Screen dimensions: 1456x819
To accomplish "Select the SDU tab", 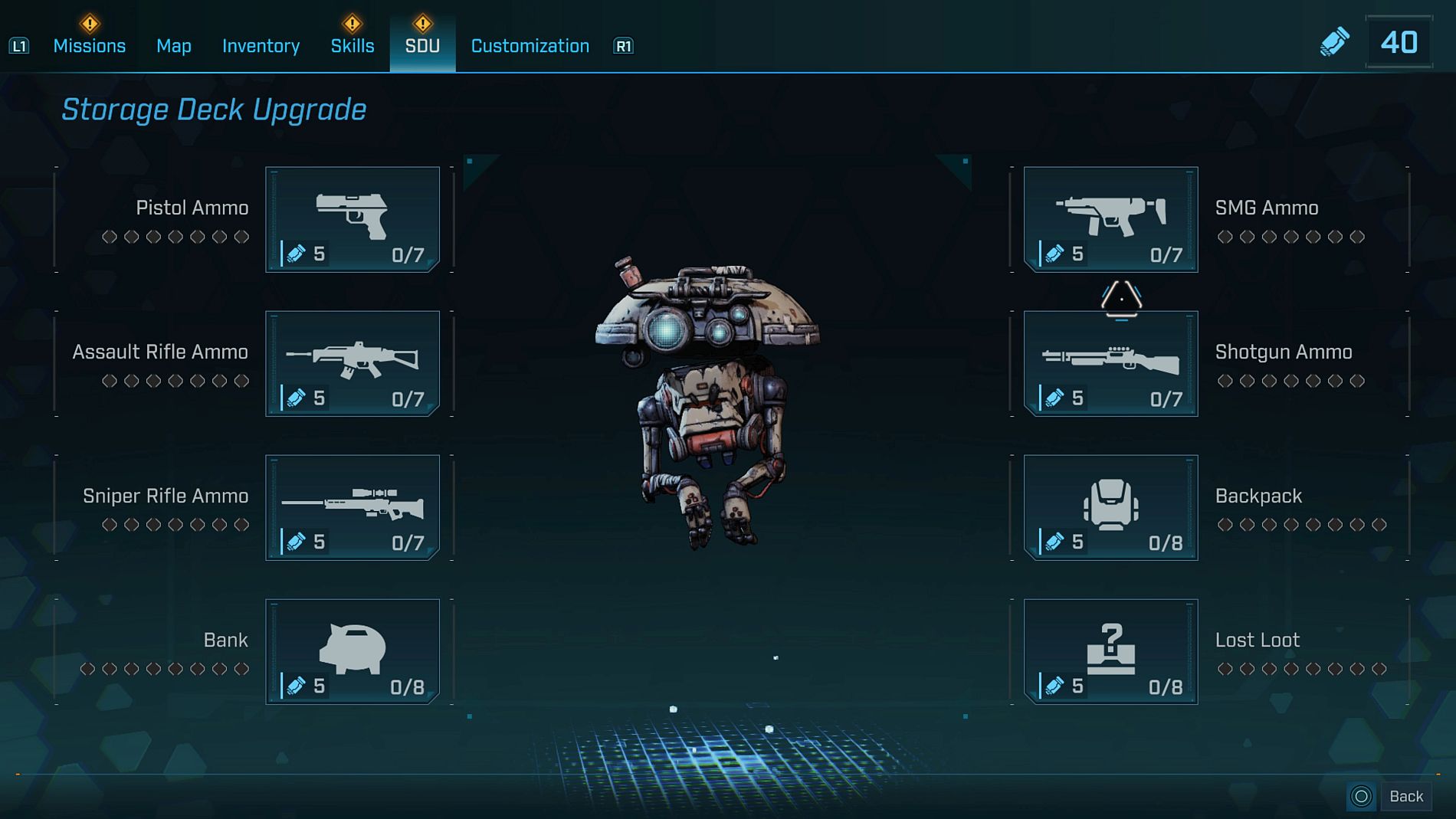I will (x=422, y=46).
